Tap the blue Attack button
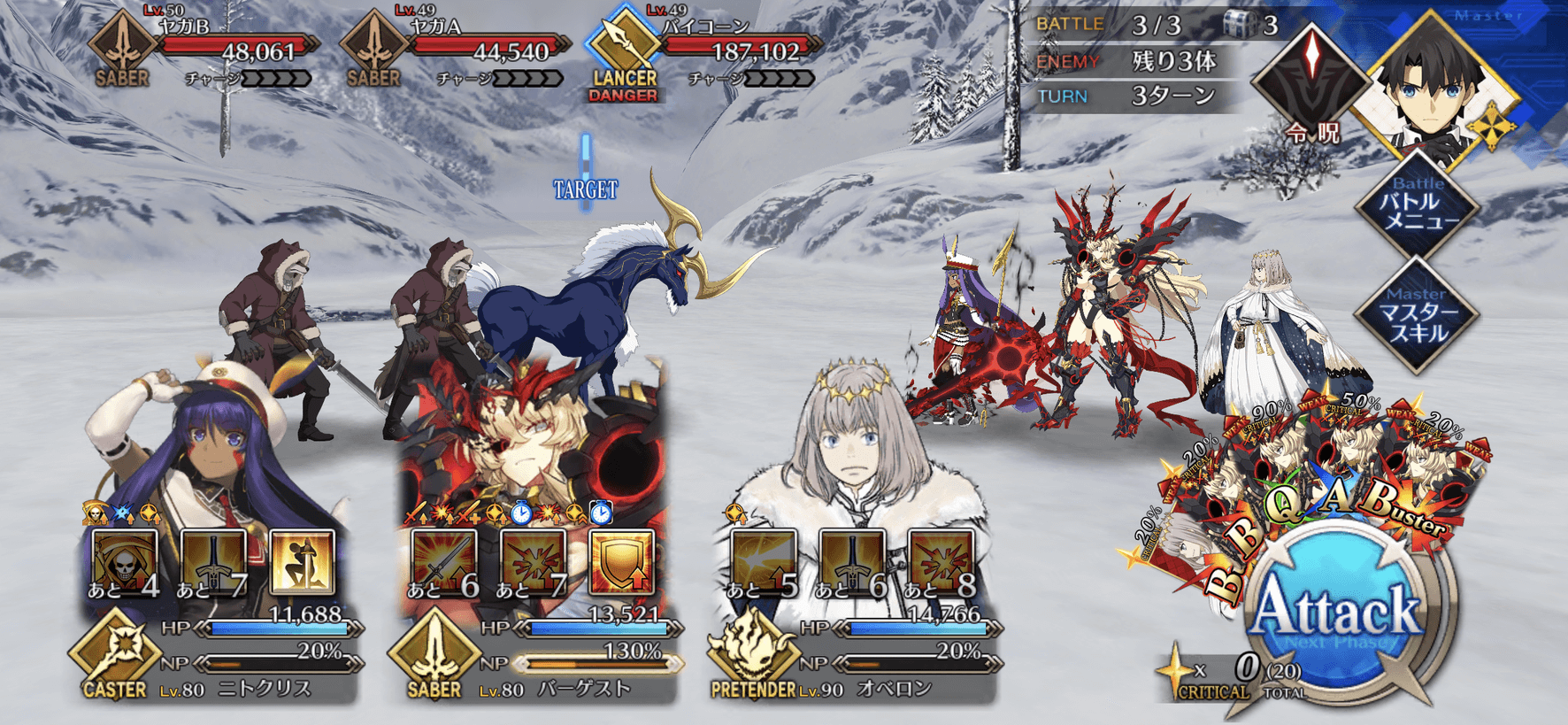1568x725 pixels. point(1336,613)
